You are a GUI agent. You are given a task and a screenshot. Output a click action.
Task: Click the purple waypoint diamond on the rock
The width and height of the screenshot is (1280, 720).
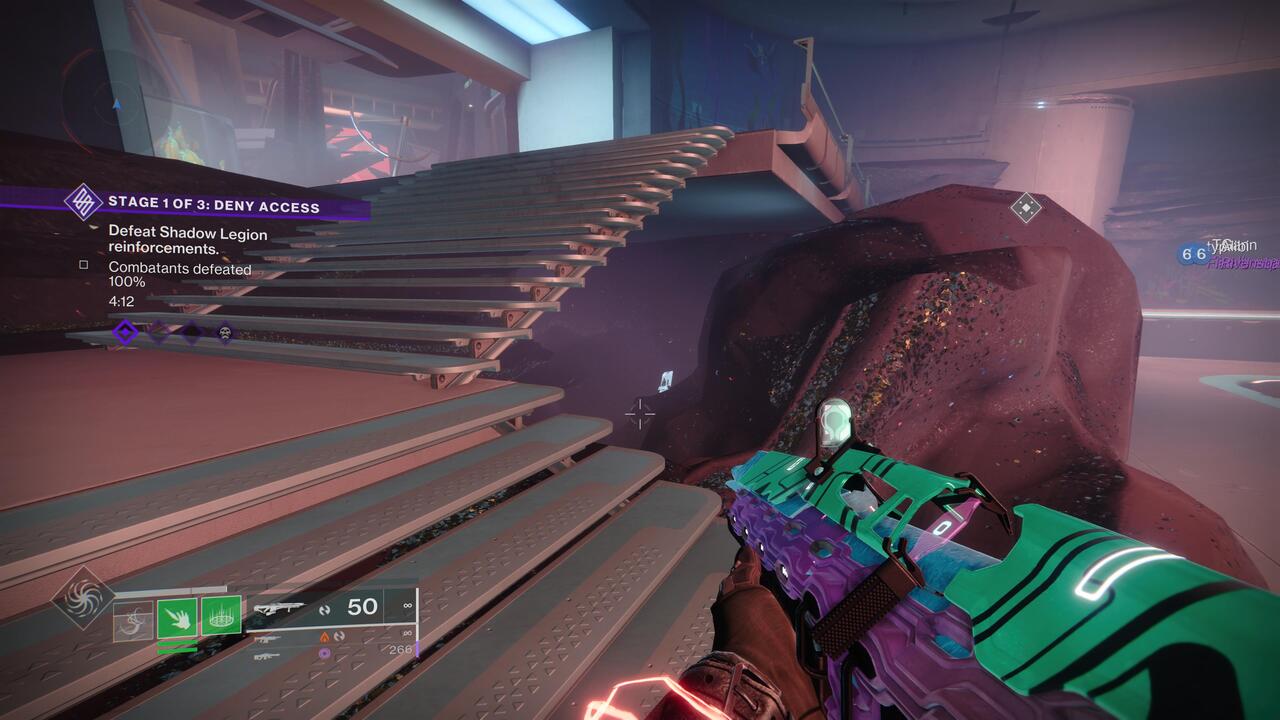1026,205
